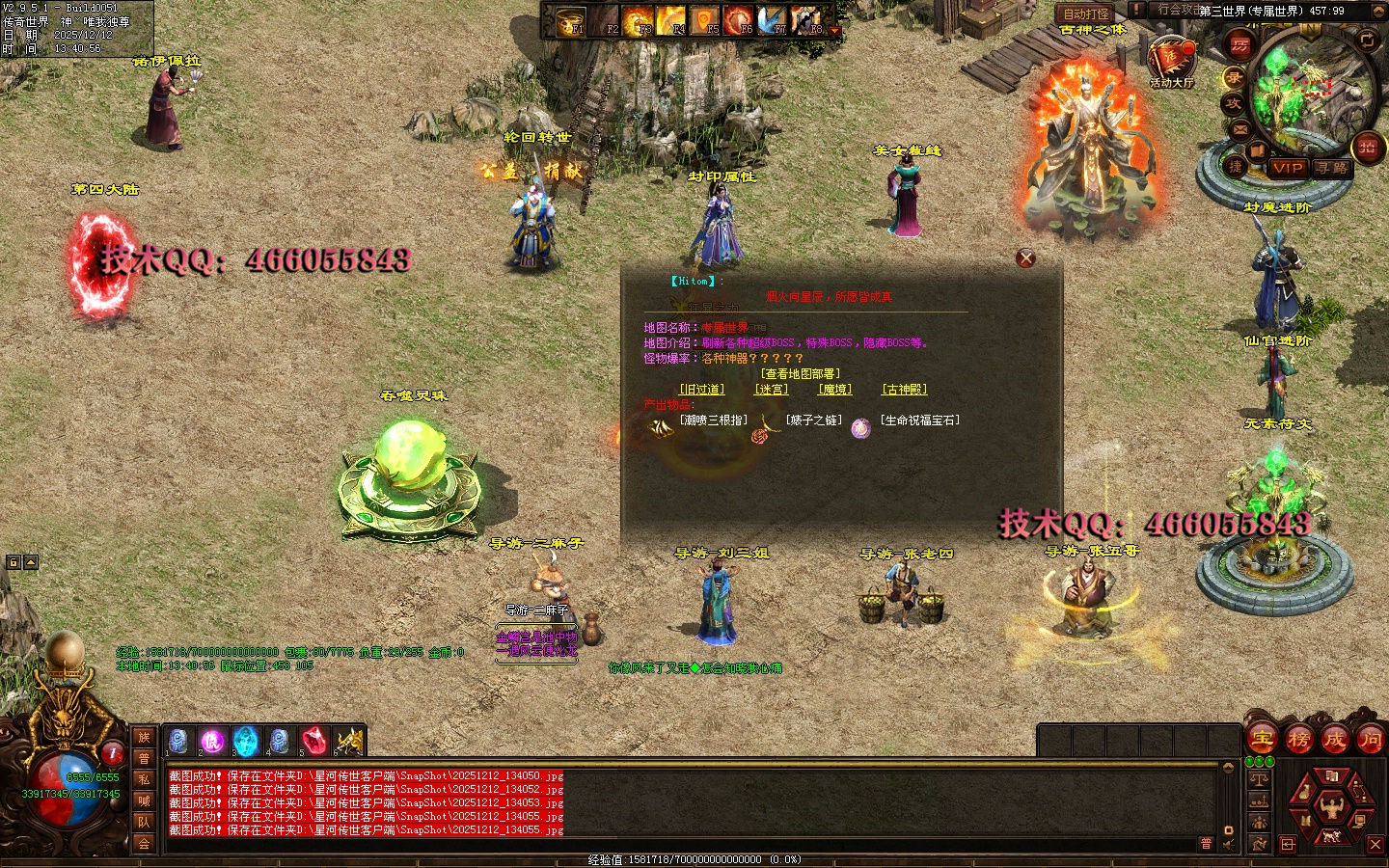This screenshot has width=1389, height=868.
Task: Open the 榜 ranking button
Action: (1298, 740)
